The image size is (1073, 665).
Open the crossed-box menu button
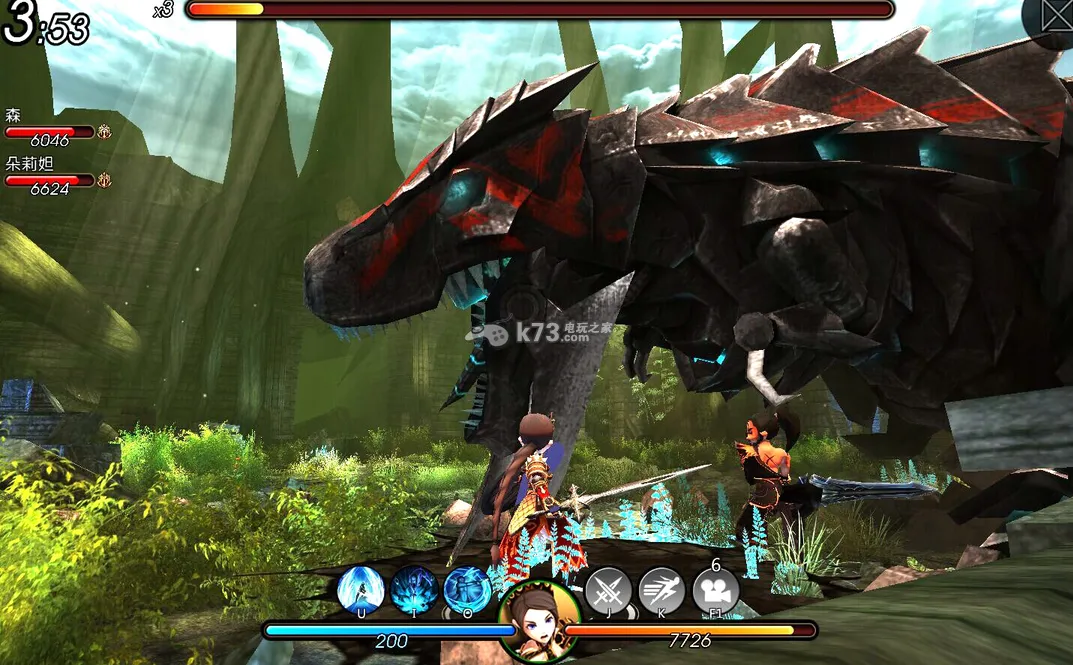pyautogui.click(x=1056, y=17)
